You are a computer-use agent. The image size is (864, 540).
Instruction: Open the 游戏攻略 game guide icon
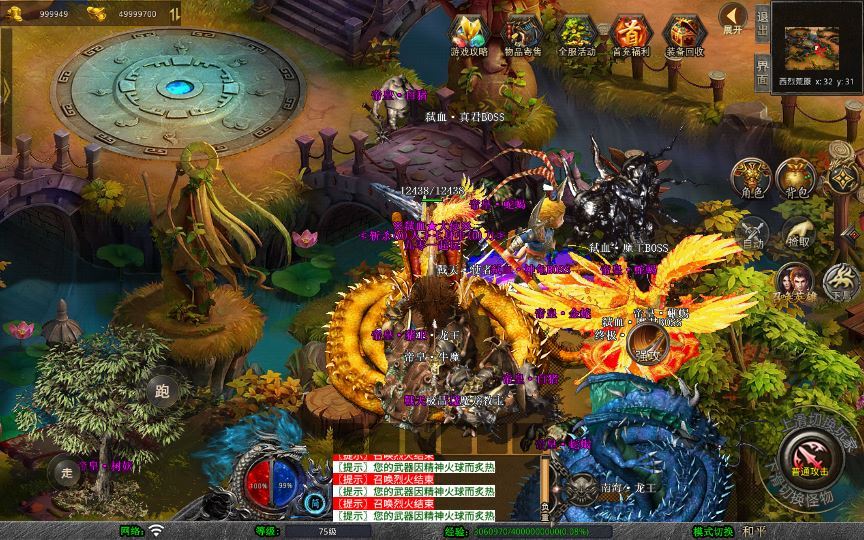469,33
